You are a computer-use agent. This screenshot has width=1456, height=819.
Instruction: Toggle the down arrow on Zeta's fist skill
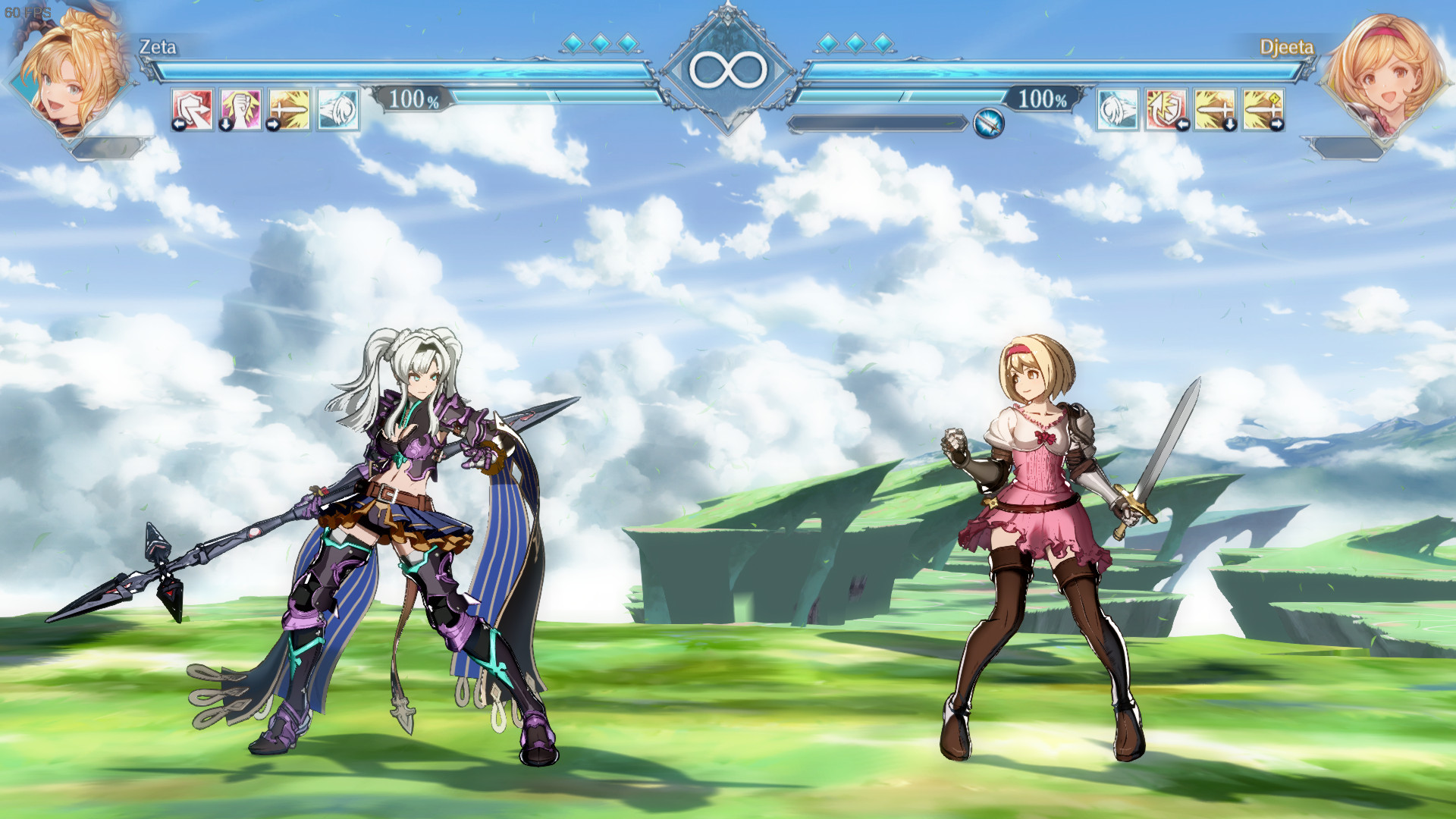(x=226, y=124)
